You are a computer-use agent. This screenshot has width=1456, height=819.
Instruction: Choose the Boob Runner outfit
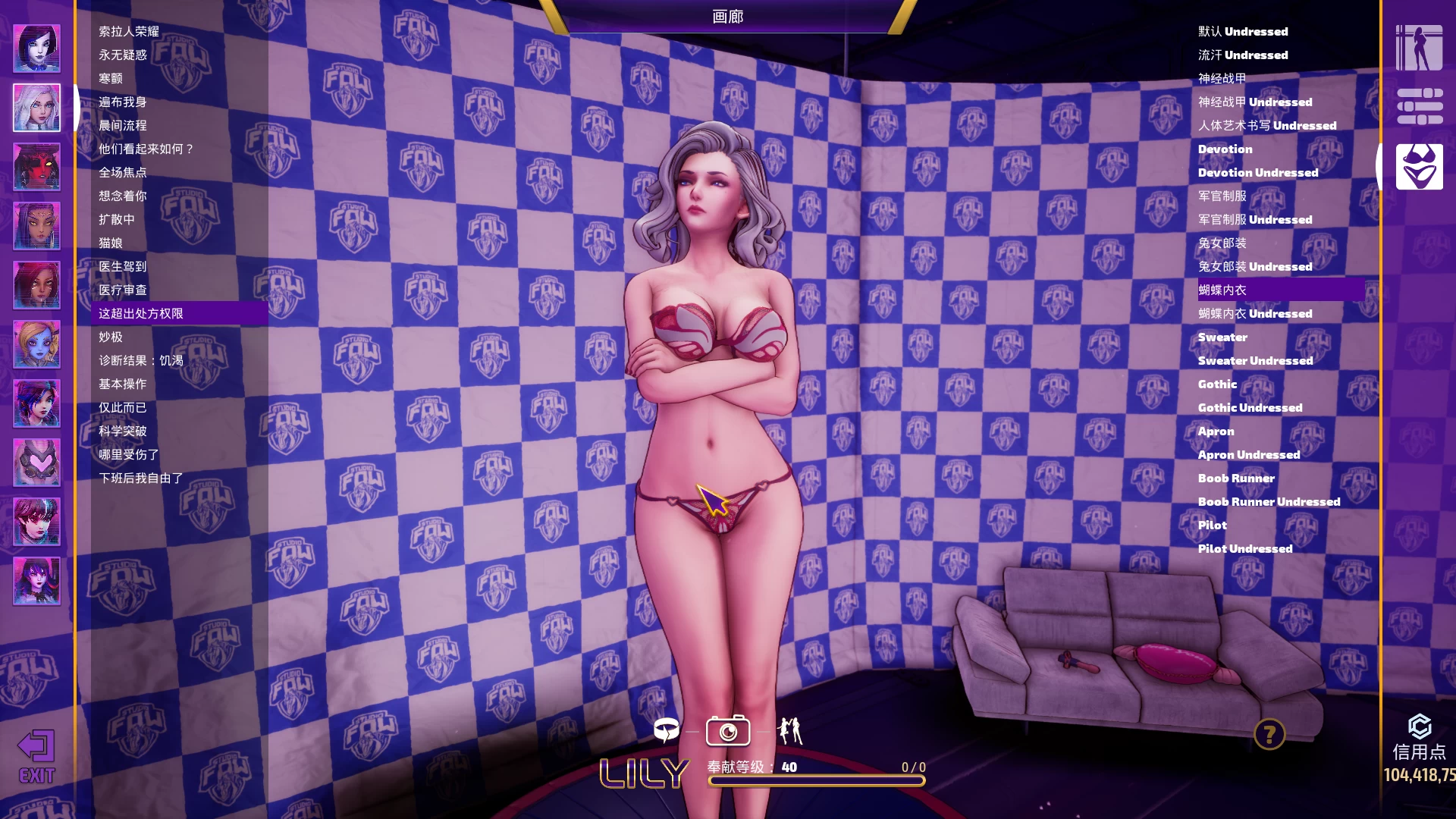[x=1236, y=479]
